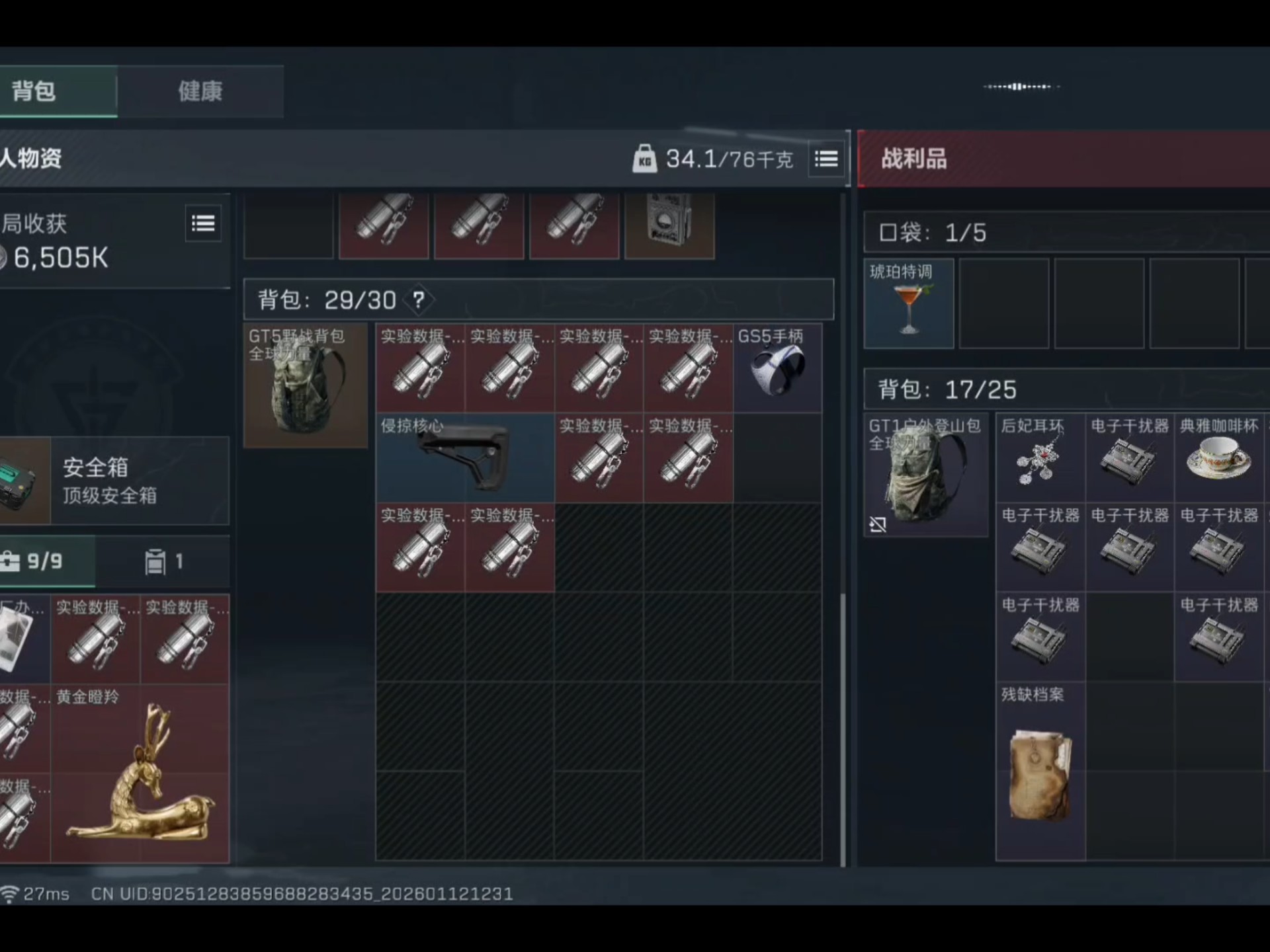The width and height of the screenshot is (1270, 952).
Task: Select the GT1户外登山包 loot backpack
Action: (x=925, y=475)
